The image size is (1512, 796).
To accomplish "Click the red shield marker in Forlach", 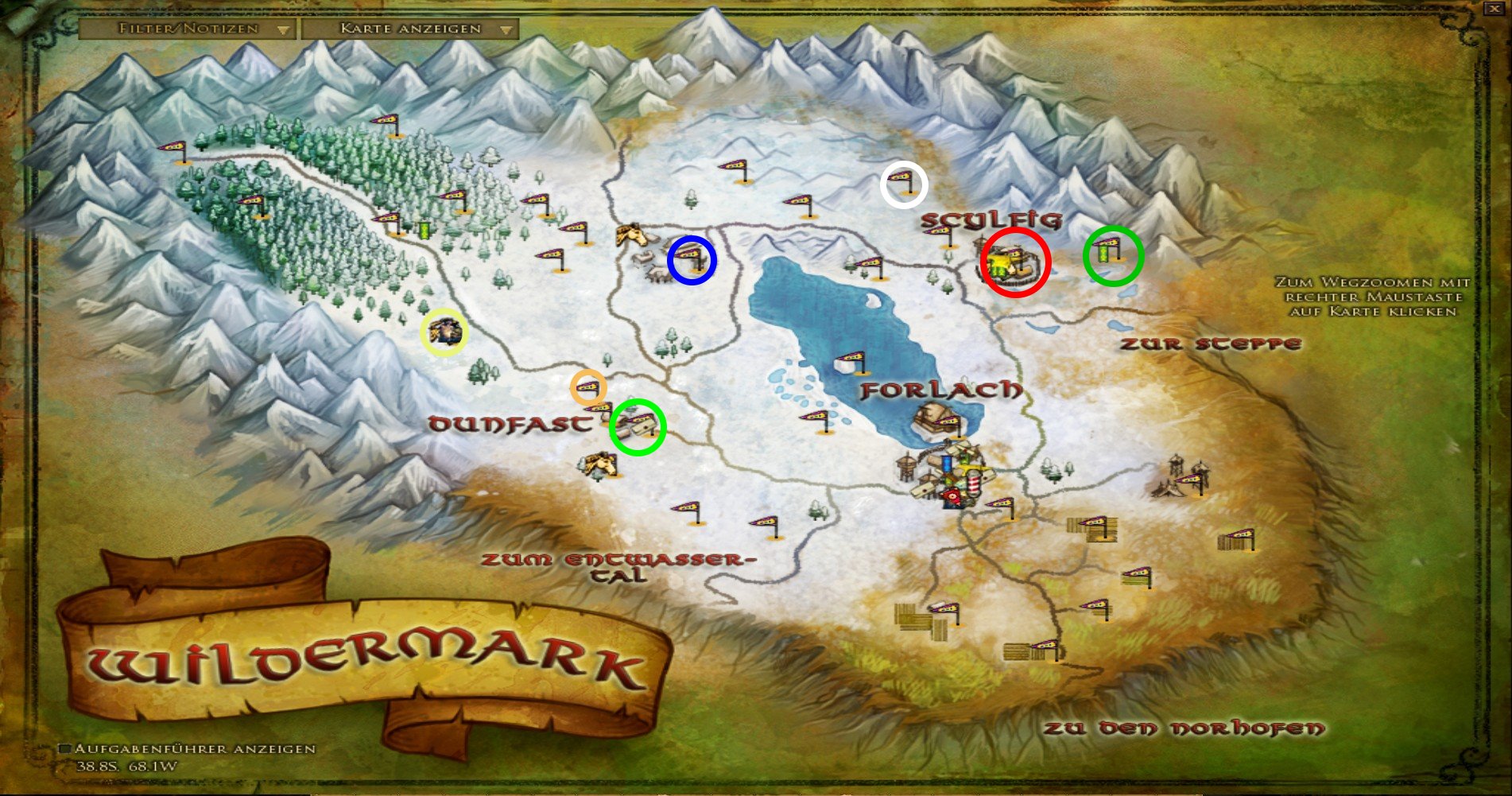I will (x=952, y=497).
